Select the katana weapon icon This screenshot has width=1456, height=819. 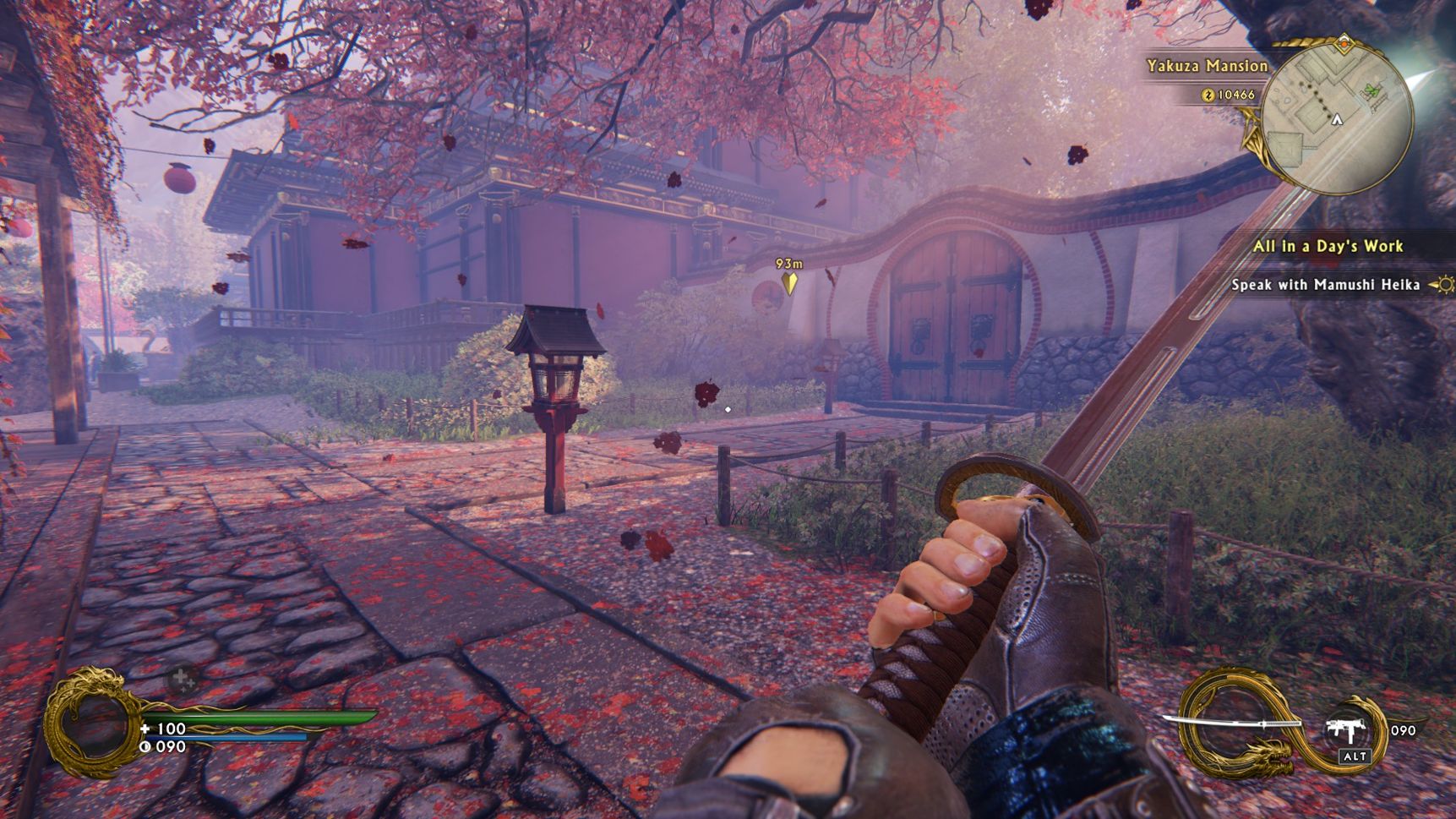click(x=1234, y=724)
